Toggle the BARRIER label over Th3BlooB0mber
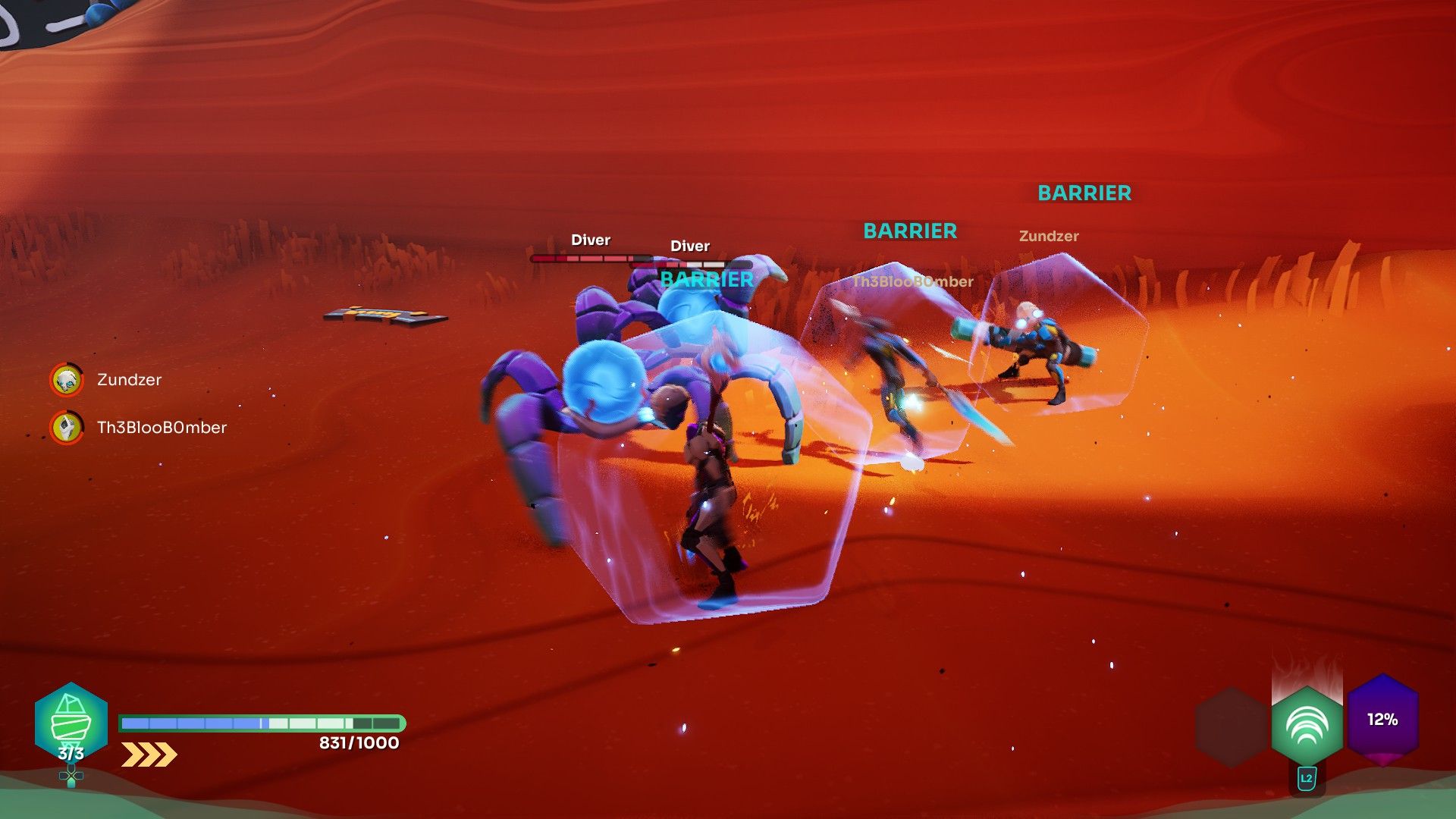Screen dimensions: 1456x819 910,231
